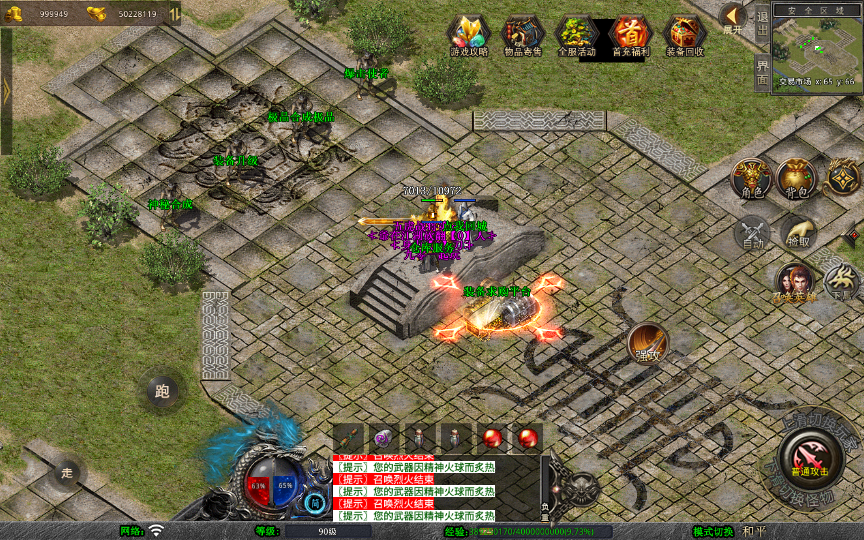Image resolution: width=864 pixels, height=540 pixels.
Task: Open the 装备回收 equipment recycling chest
Action: (x=684, y=33)
